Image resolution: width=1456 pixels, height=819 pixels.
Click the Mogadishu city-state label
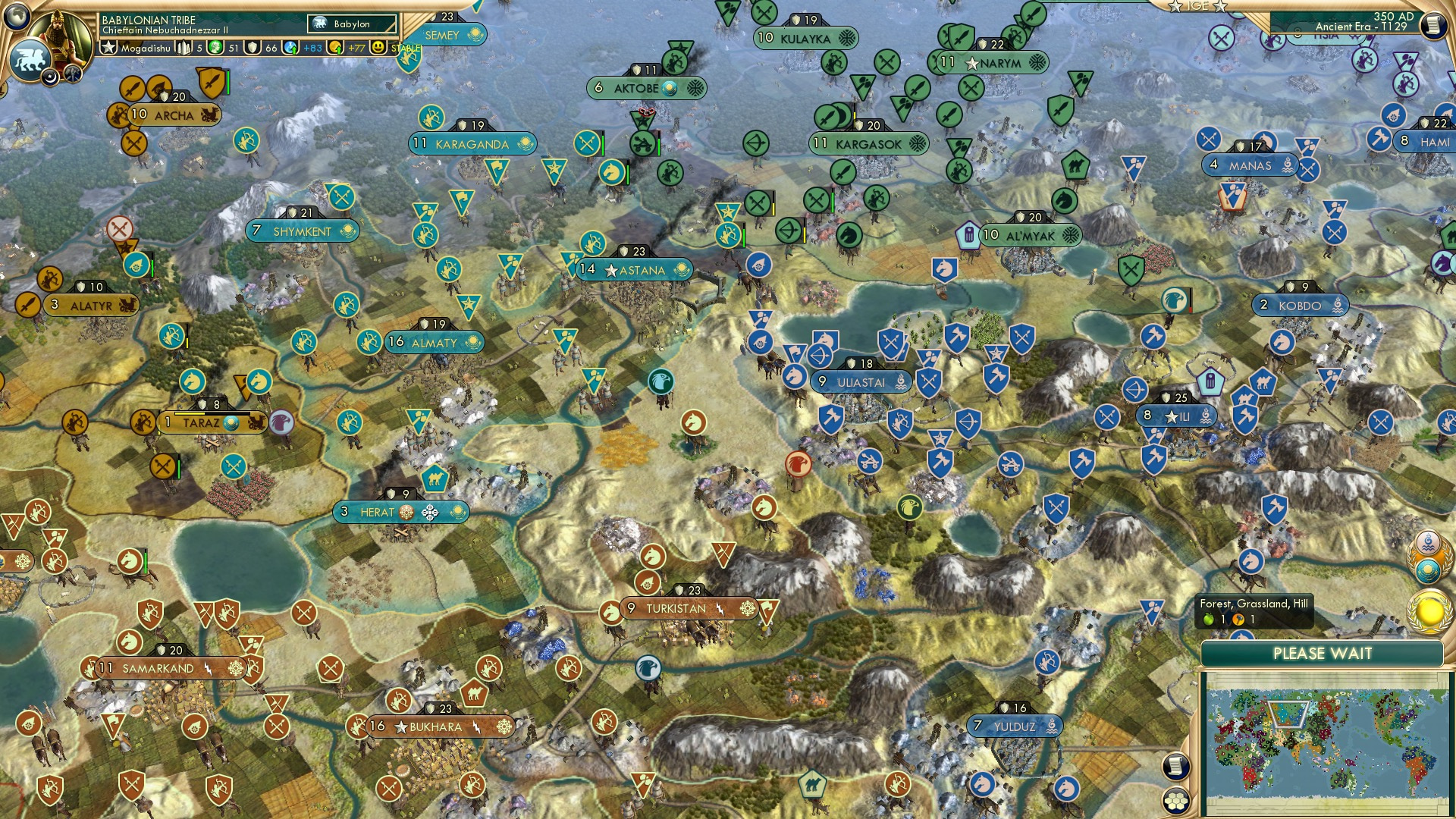pyautogui.click(x=146, y=48)
